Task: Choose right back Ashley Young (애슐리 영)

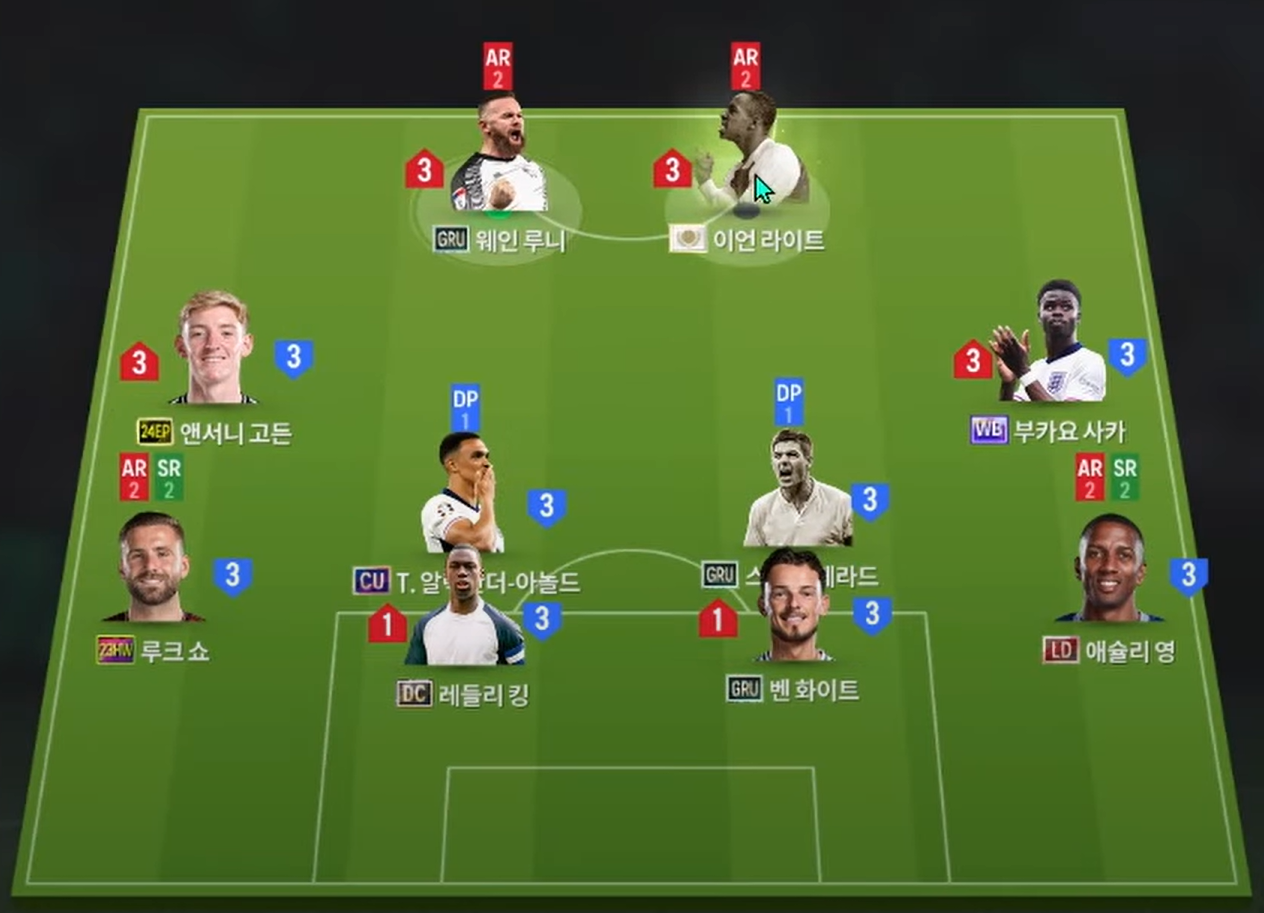Action: click(x=1111, y=569)
